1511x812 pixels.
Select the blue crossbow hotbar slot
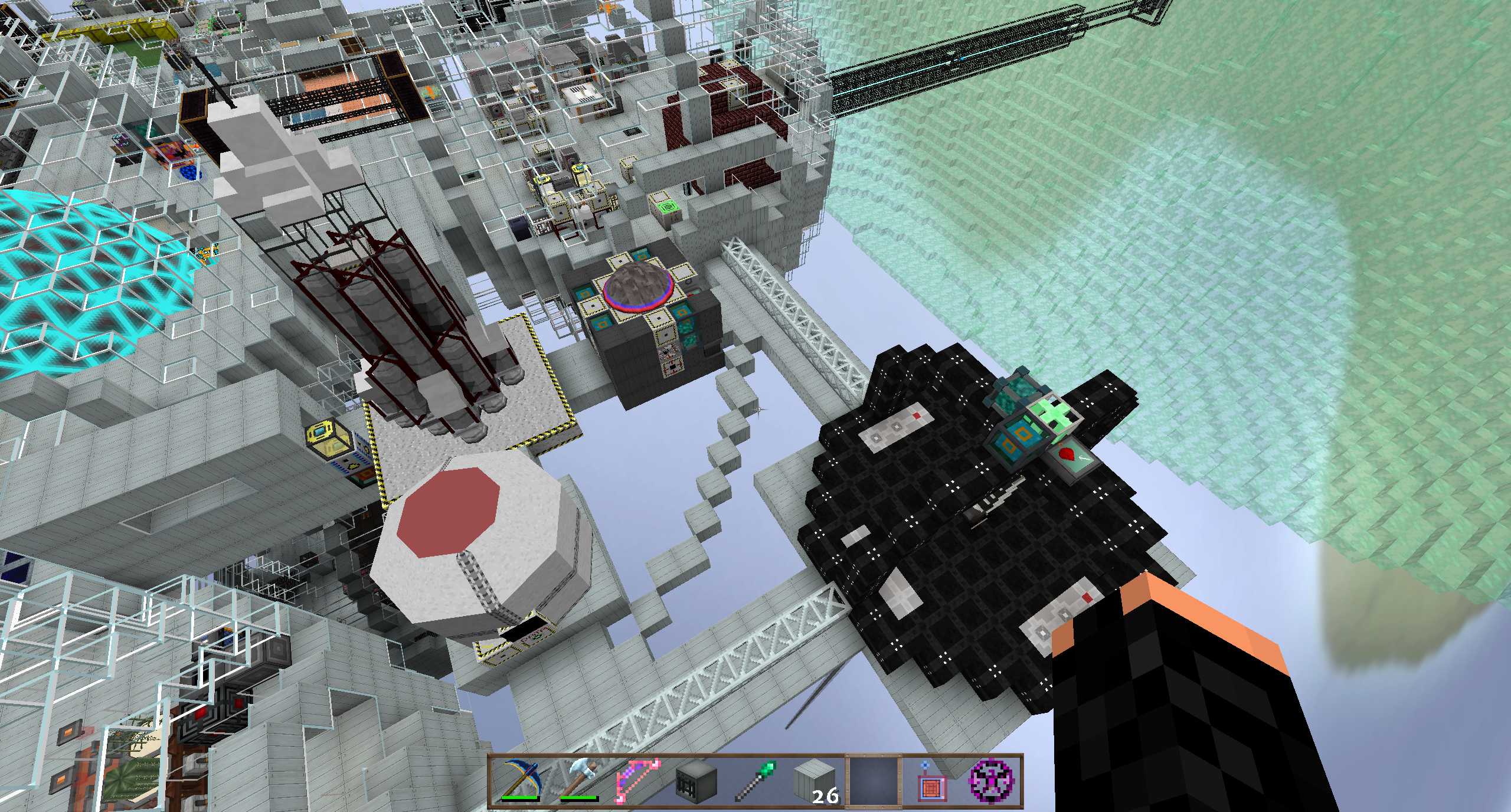[519, 780]
